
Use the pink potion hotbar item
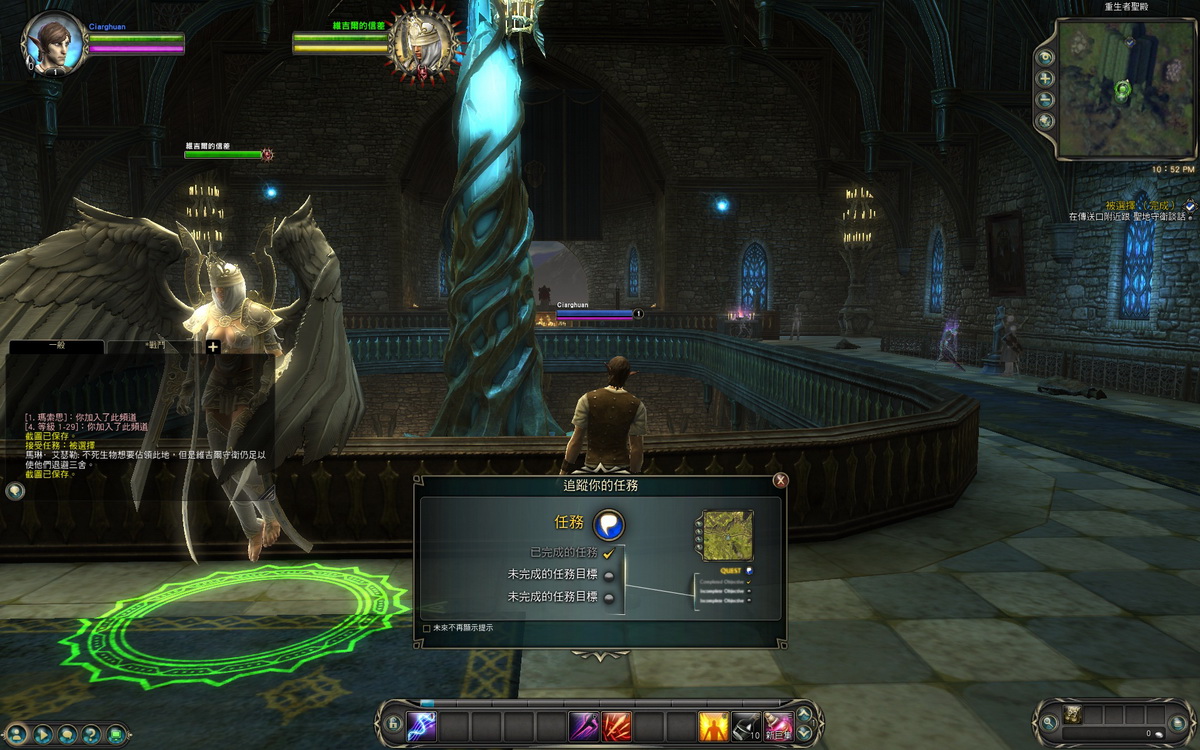pyautogui.click(x=778, y=725)
